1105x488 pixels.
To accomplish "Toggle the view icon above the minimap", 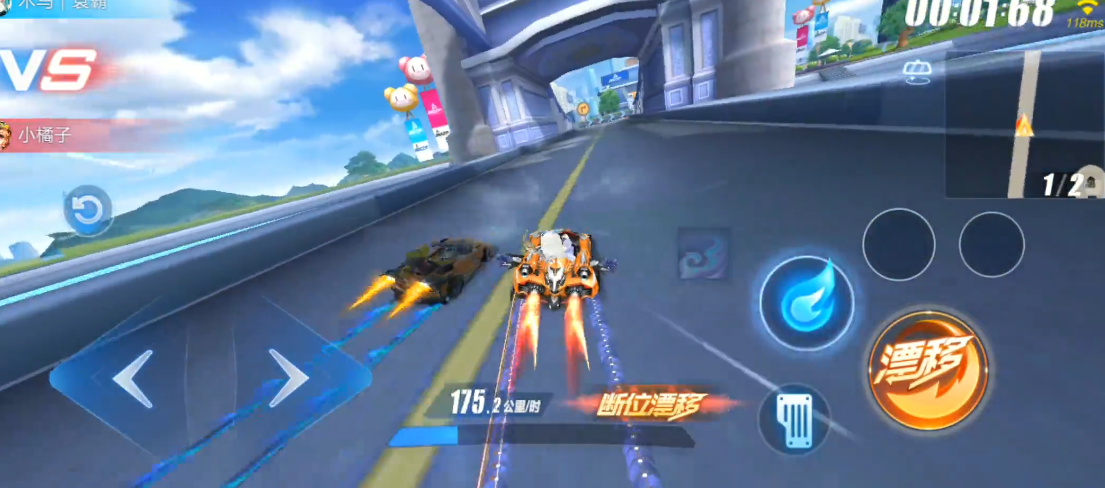I will click(916, 70).
